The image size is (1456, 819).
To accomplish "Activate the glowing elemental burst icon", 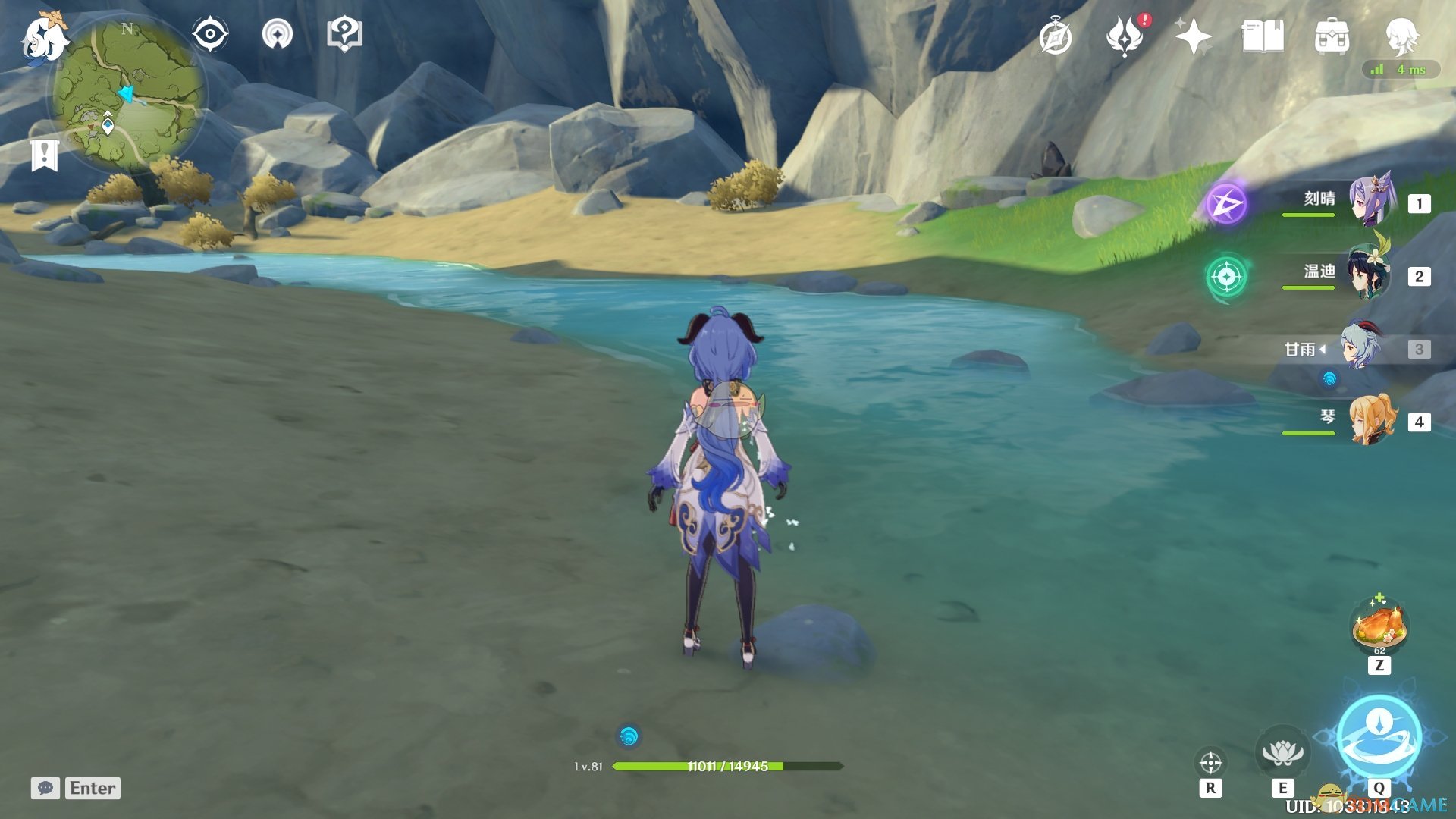I will point(1379,737).
